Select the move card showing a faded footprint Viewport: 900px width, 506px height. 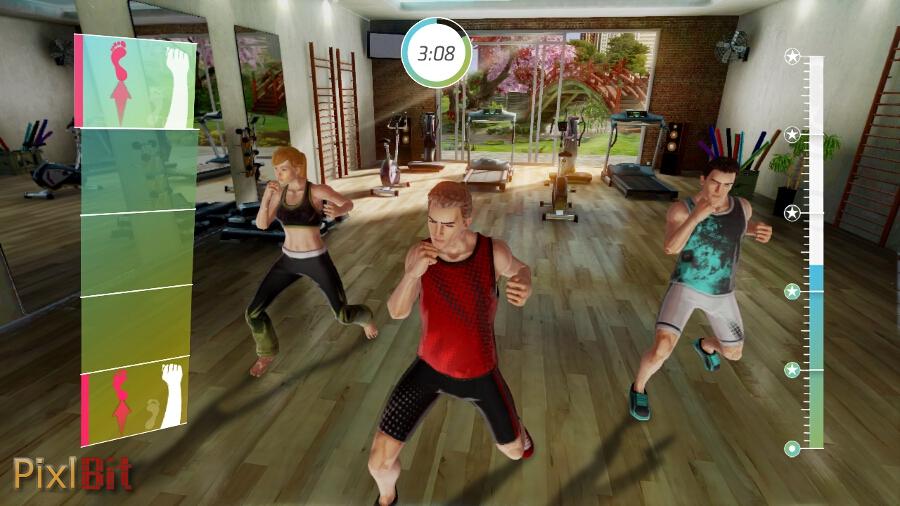pyautogui.click(x=136, y=402)
